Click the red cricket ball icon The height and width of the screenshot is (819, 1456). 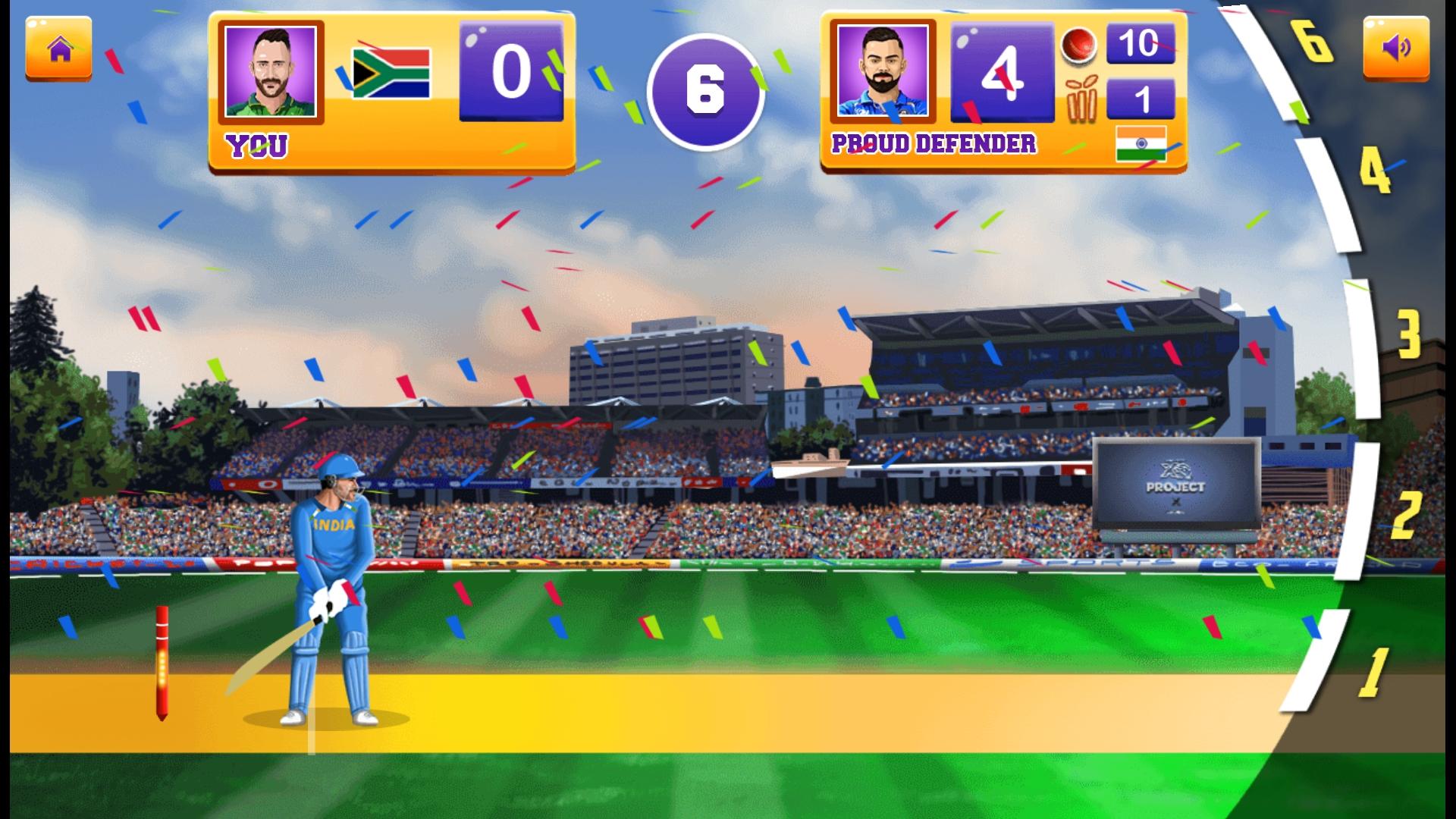(1080, 45)
